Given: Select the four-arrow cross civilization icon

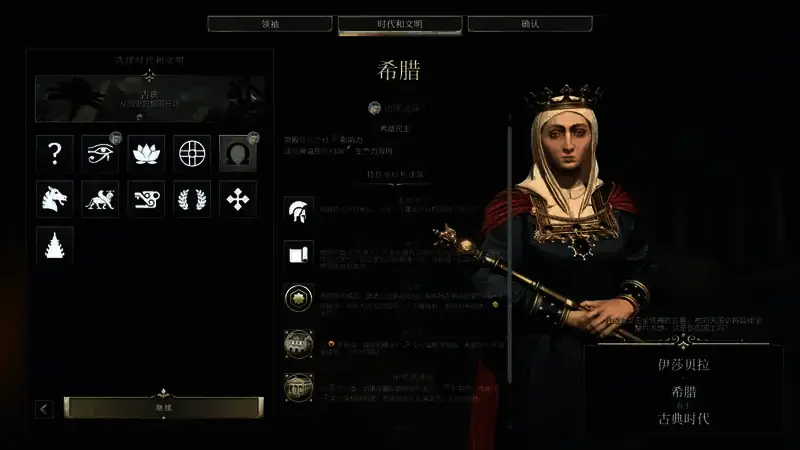Looking at the screenshot, I should (238, 199).
